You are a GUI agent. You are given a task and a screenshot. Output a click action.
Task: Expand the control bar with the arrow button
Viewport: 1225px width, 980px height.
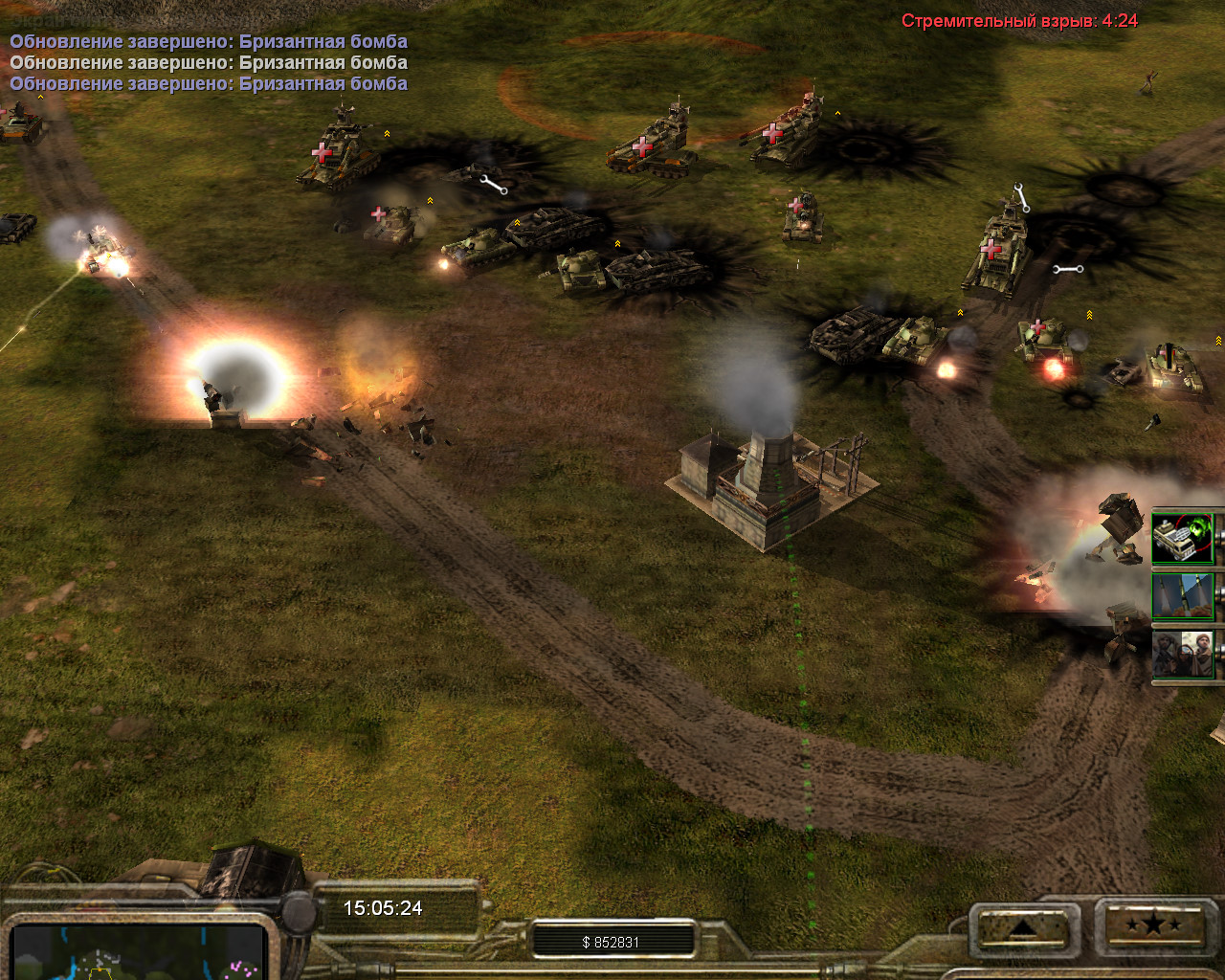(1023, 925)
